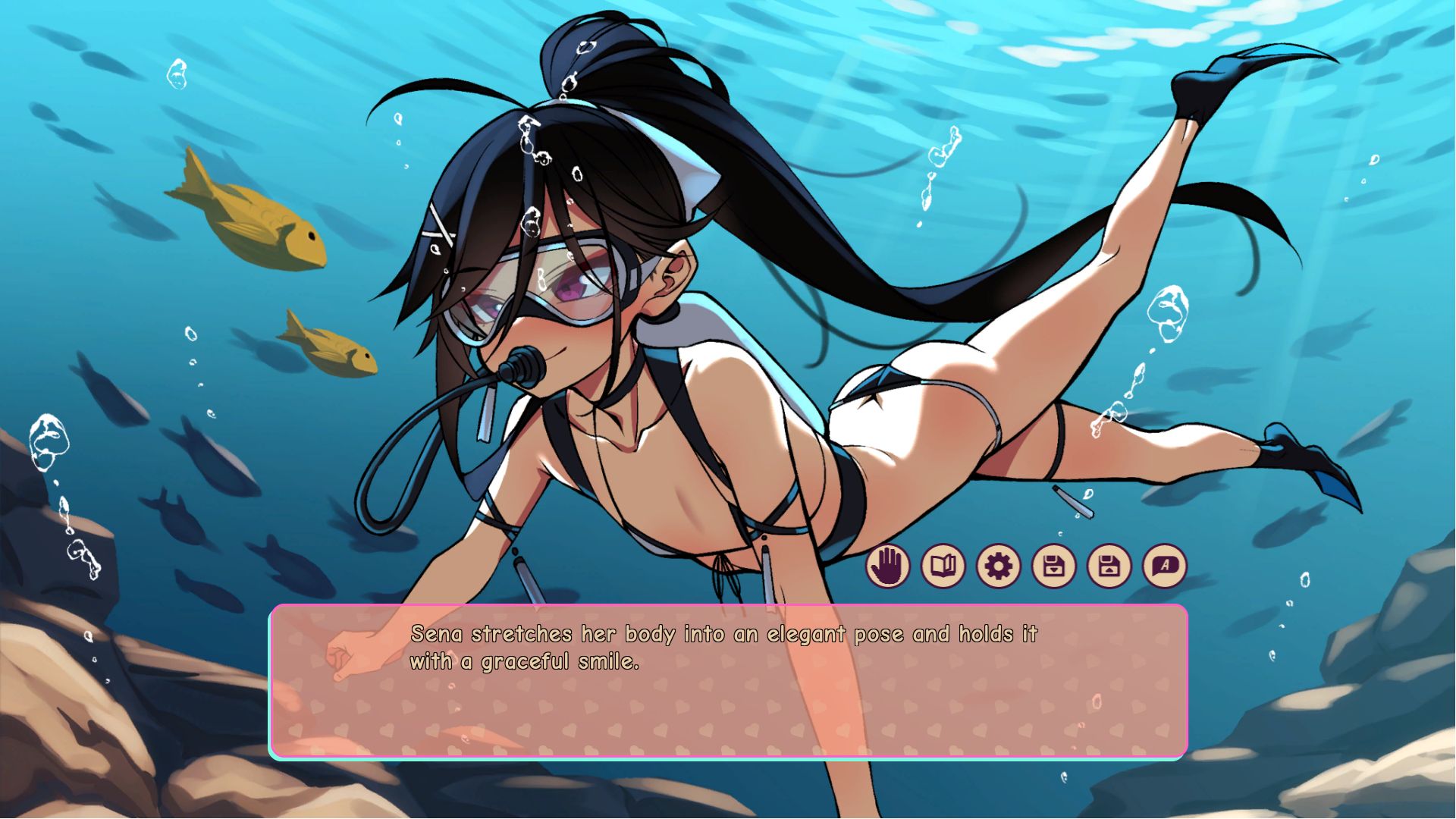The width and height of the screenshot is (1456, 819).
Task: Toggle the dialogue interface visibility
Action: 889,567
